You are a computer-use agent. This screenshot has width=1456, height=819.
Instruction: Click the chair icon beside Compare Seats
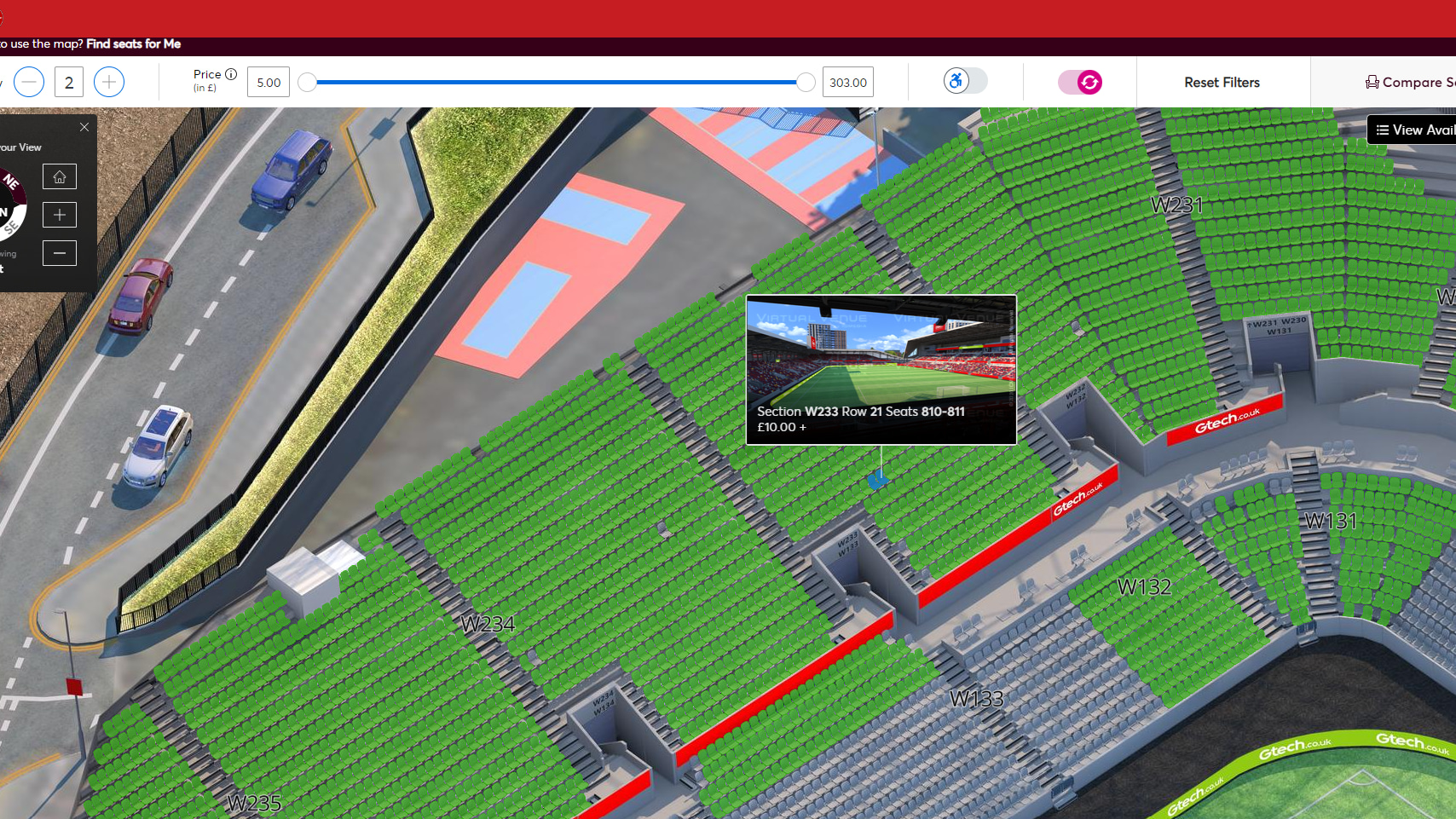pyautogui.click(x=1372, y=82)
